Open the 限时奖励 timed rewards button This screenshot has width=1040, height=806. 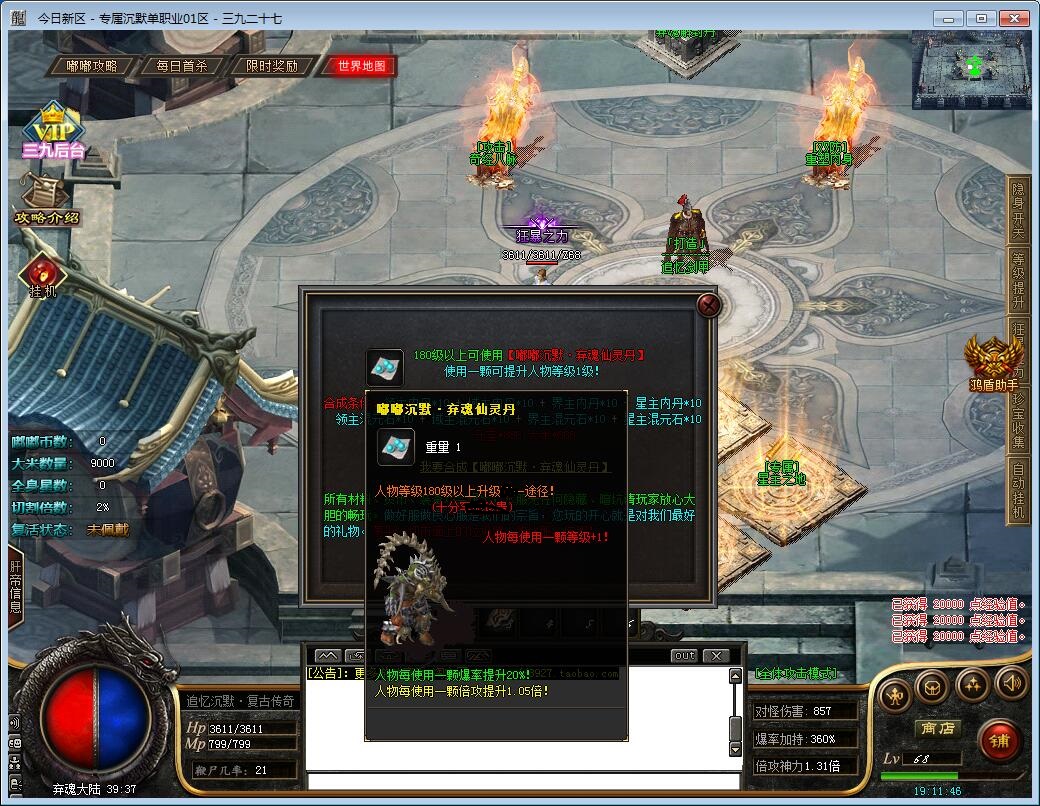click(272, 66)
